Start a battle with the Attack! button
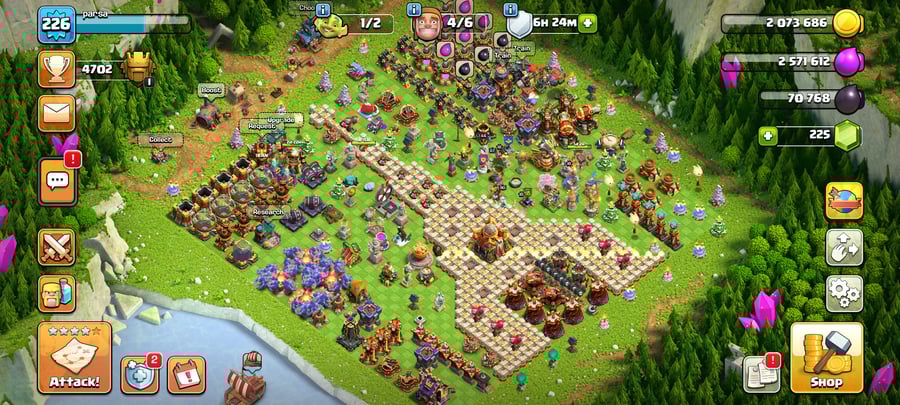 point(74,357)
